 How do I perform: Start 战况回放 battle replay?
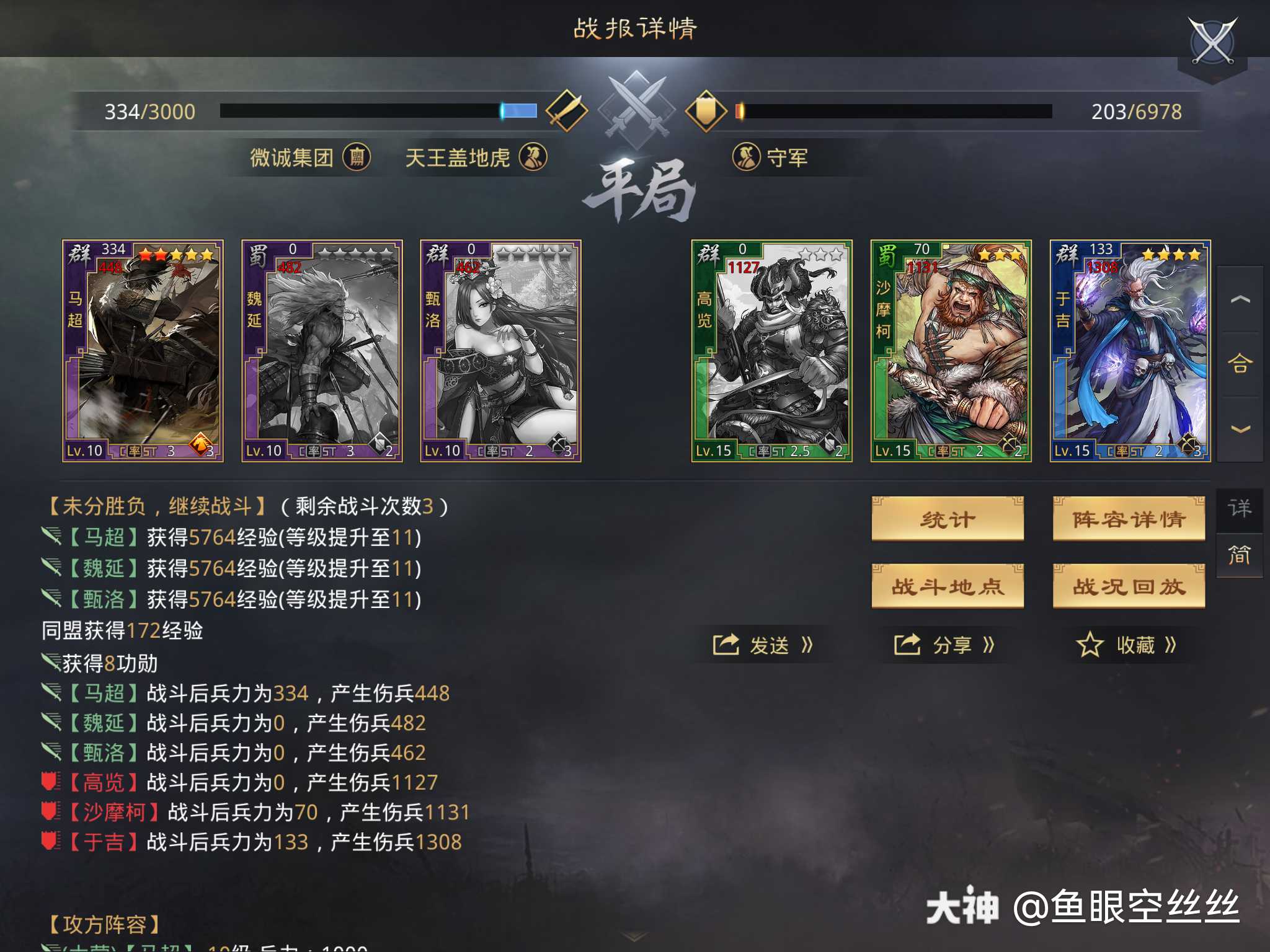[x=1129, y=586]
